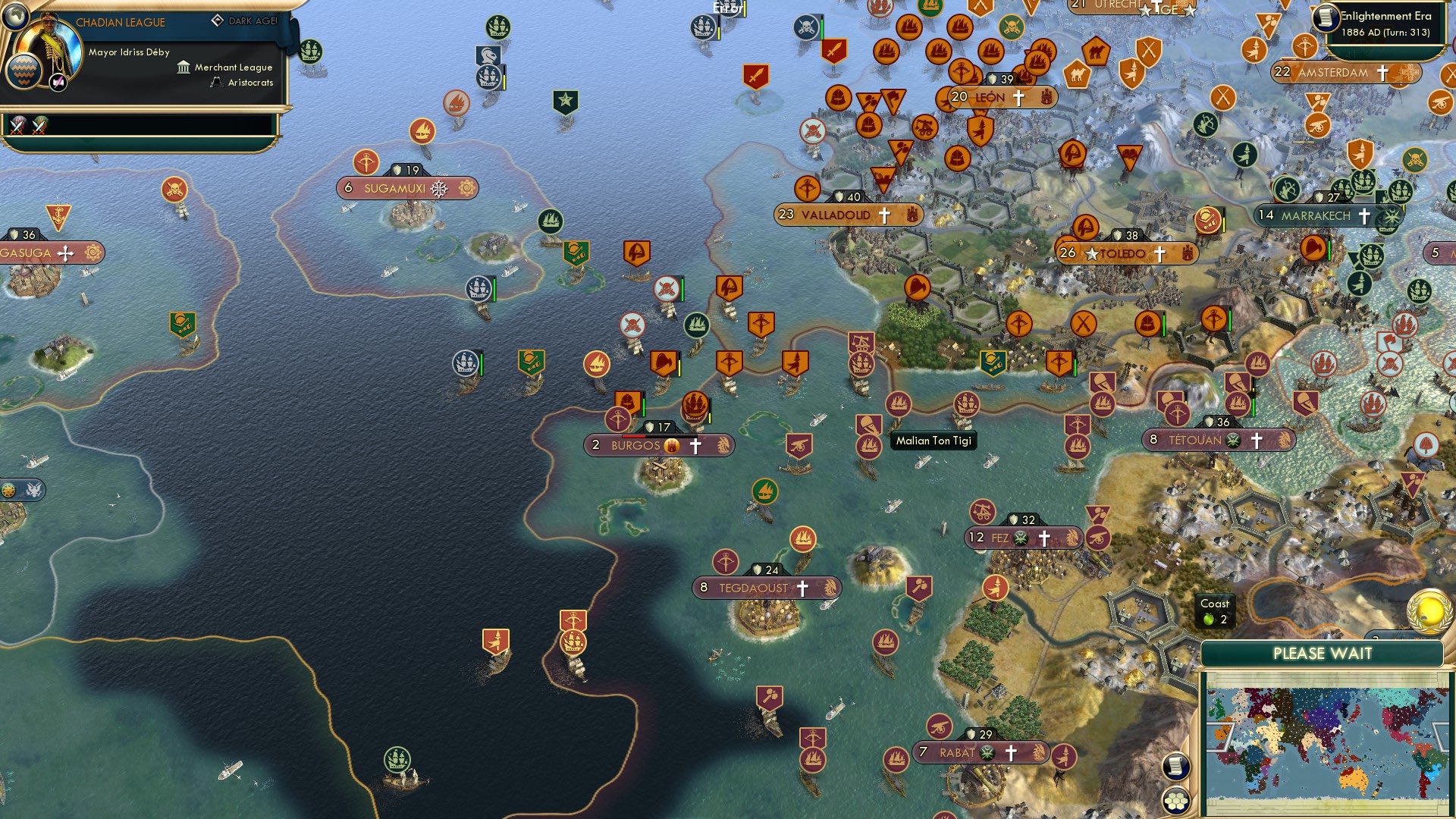Viewport: 1456px width, 819px height.
Task: Click the Merchant League government icon
Action: [182, 67]
